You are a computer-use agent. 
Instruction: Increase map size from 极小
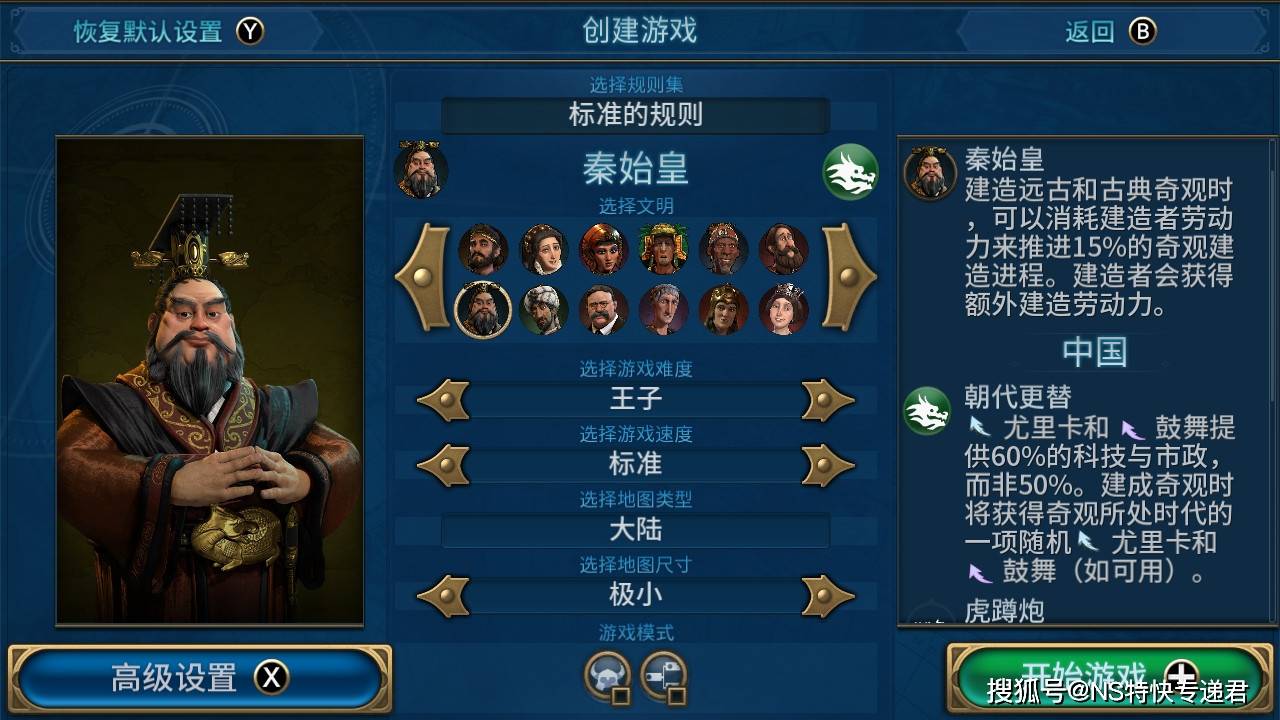point(828,596)
